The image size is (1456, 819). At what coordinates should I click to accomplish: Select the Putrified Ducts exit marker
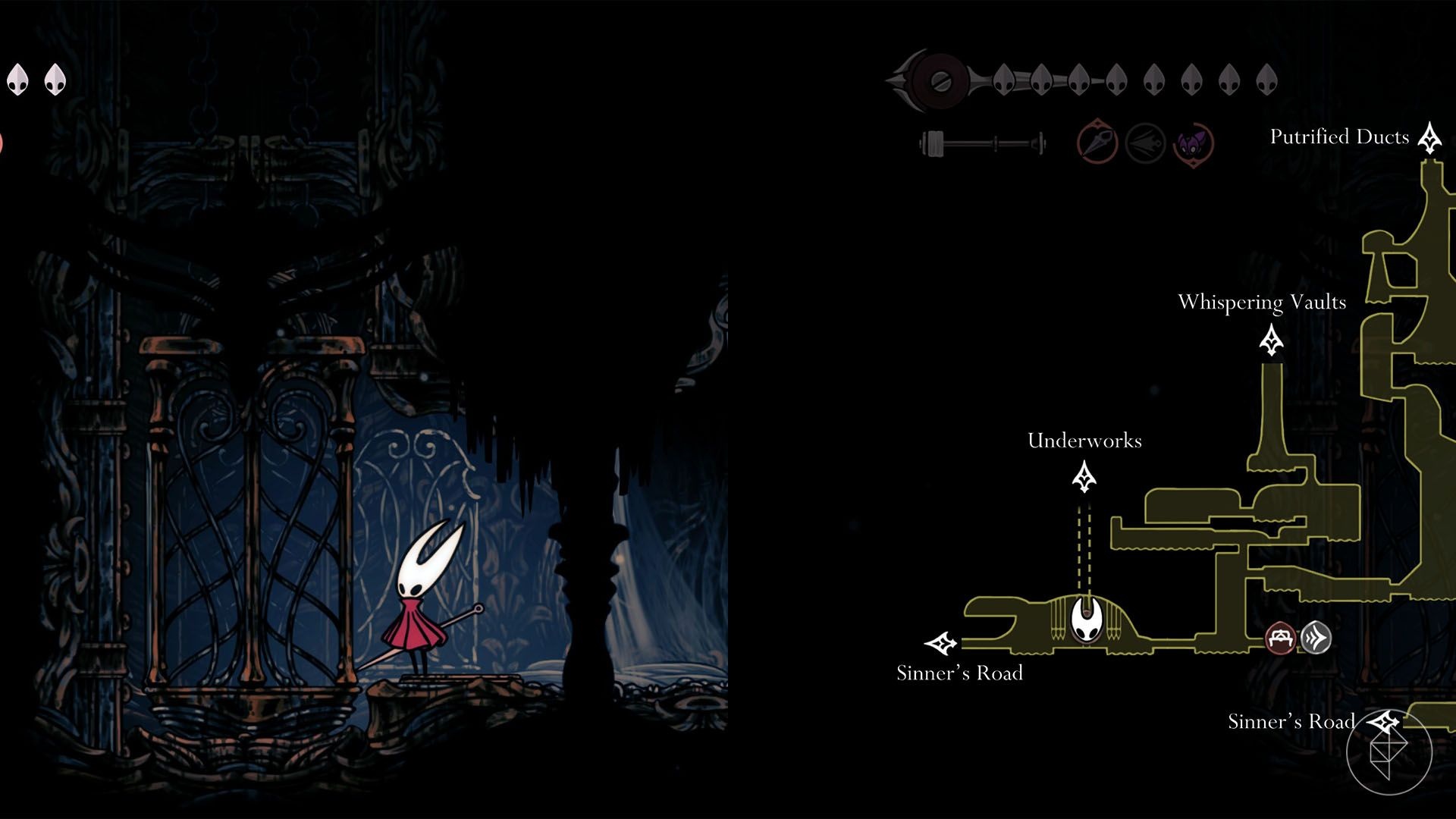[1430, 138]
